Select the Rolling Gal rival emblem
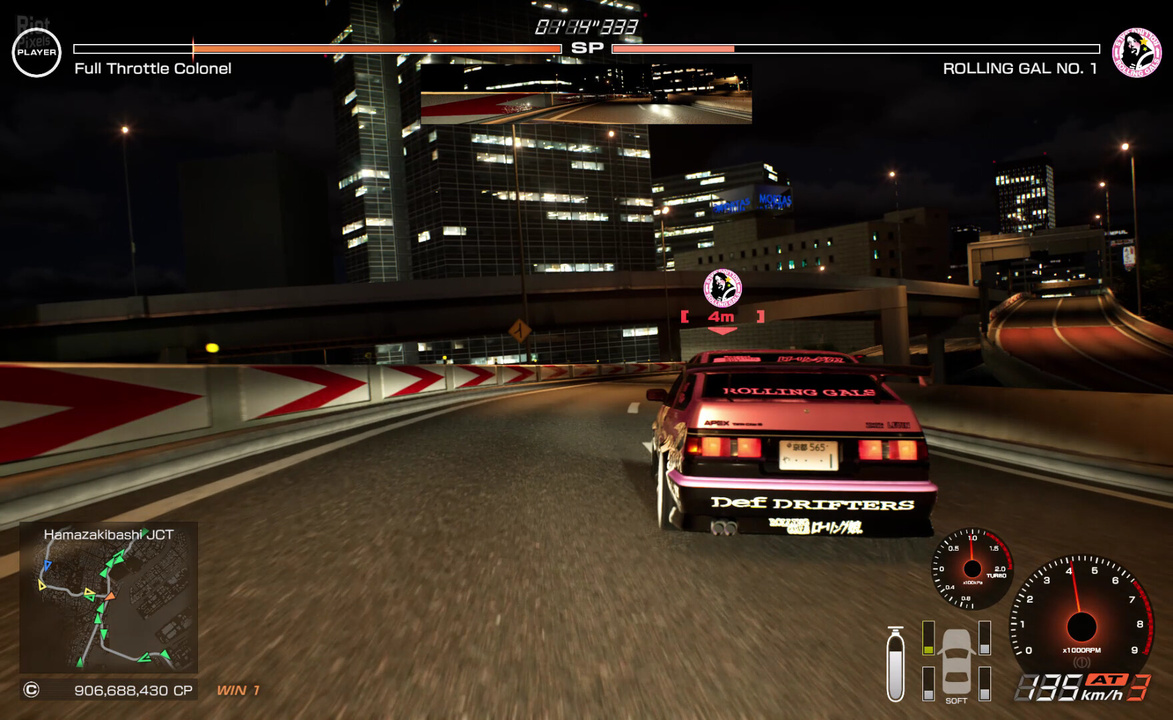Viewport: 1173px width, 720px height. pos(1137,52)
